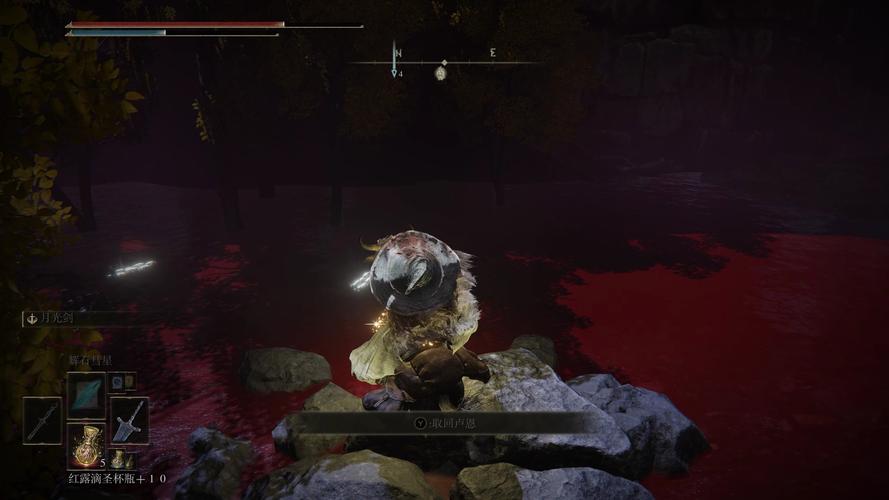Choose the right-hand greatsword slot

pos(130,420)
